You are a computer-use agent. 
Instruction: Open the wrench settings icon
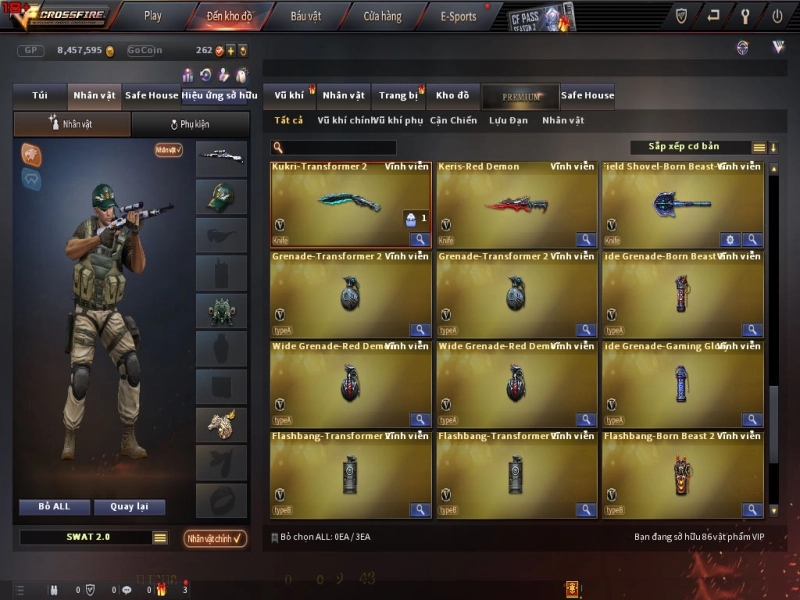pos(745,16)
